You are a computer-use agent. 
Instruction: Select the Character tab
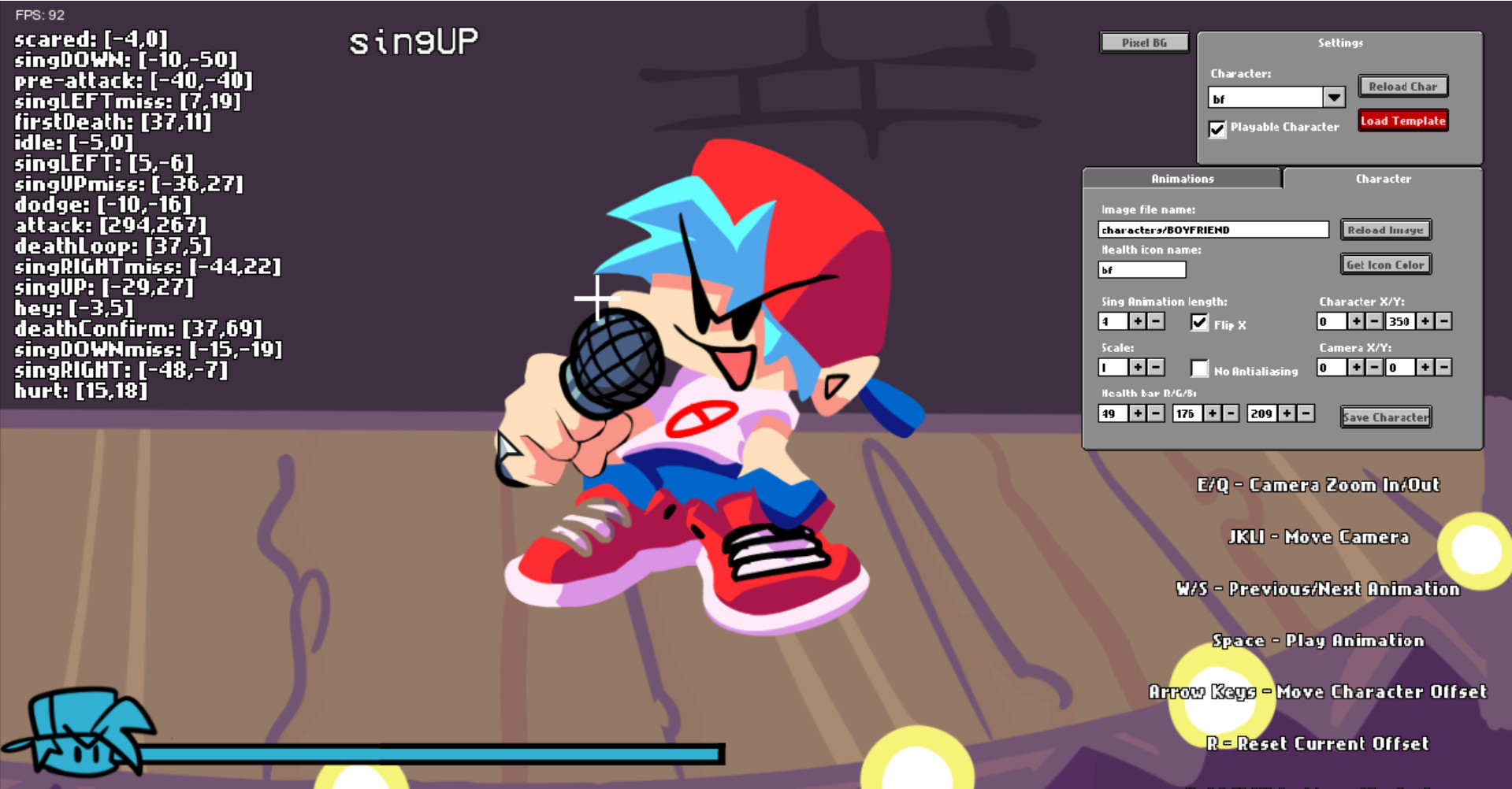1384,179
